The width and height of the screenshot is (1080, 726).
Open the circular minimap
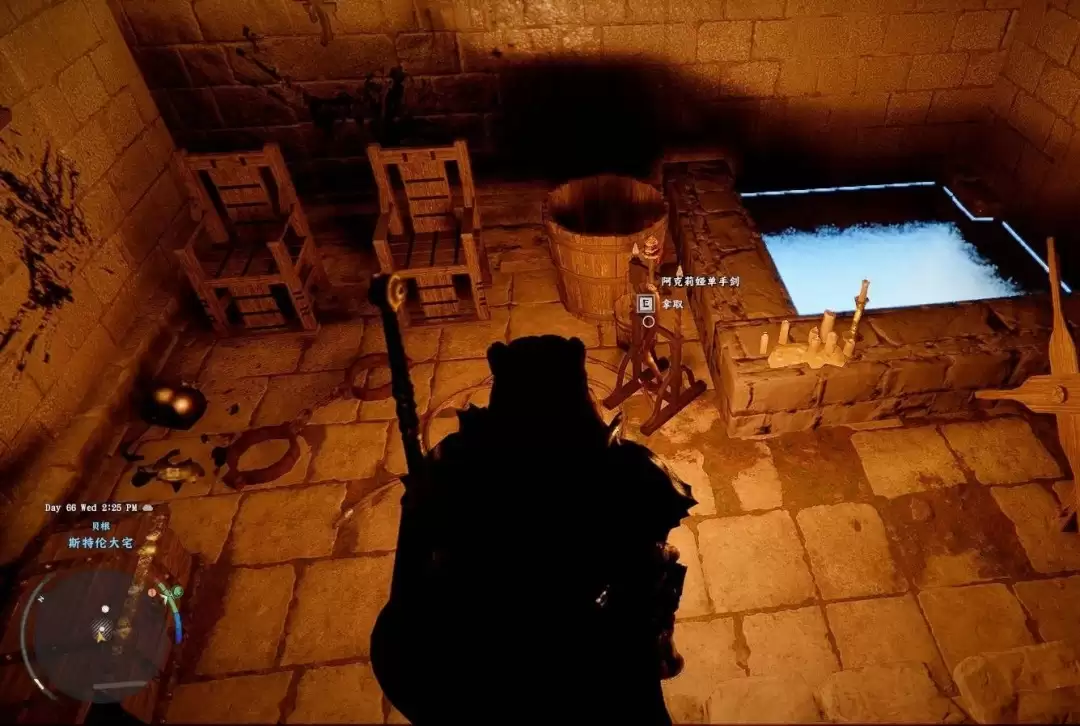tap(100, 632)
